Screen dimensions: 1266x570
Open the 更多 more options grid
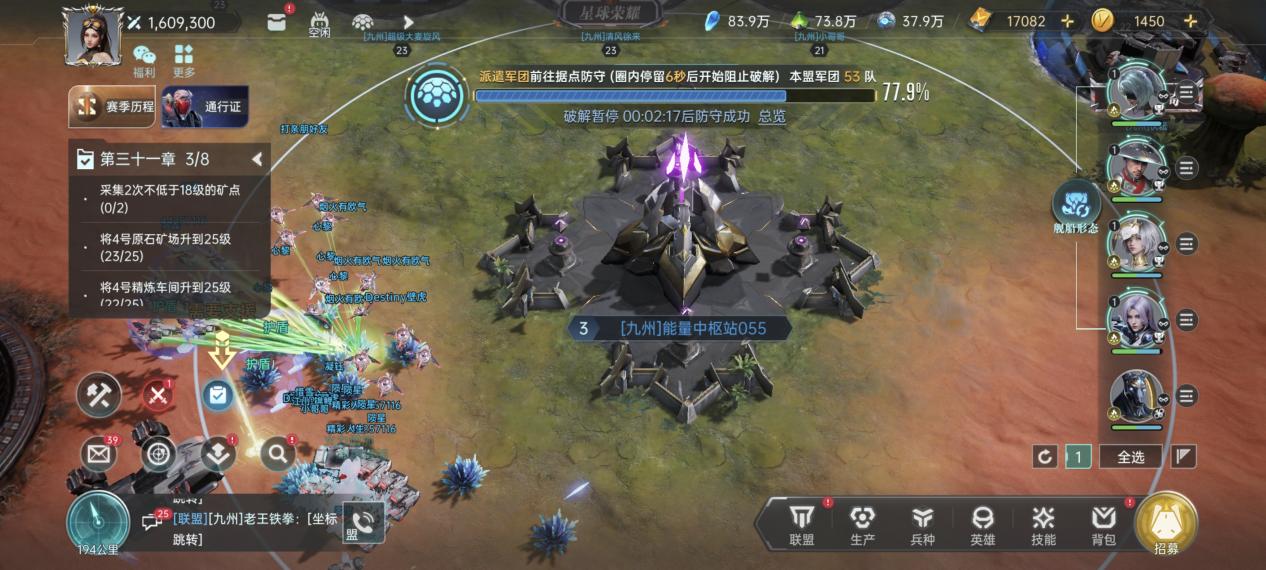tap(184, 60)
